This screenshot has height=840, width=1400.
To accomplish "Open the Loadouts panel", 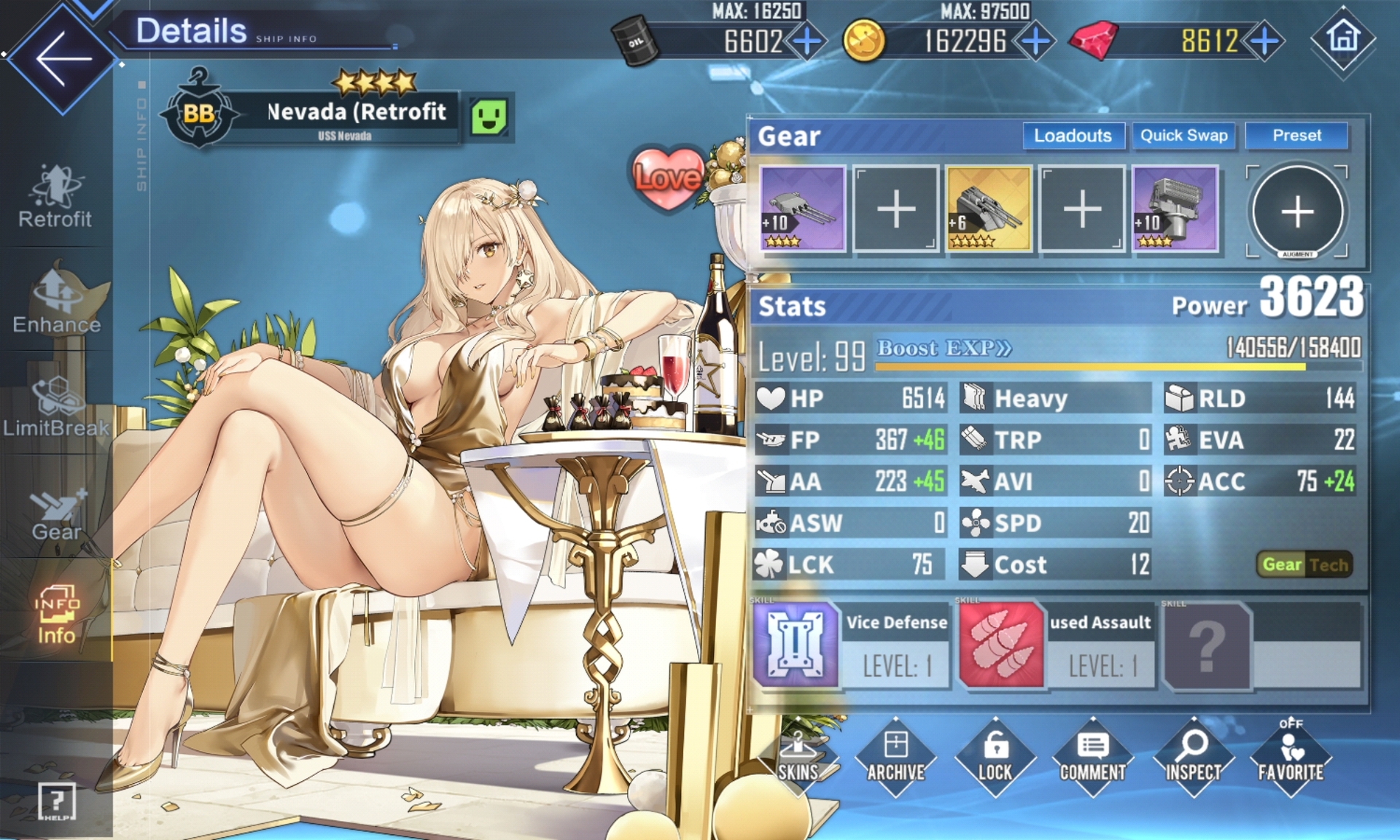I will 1073,136.
